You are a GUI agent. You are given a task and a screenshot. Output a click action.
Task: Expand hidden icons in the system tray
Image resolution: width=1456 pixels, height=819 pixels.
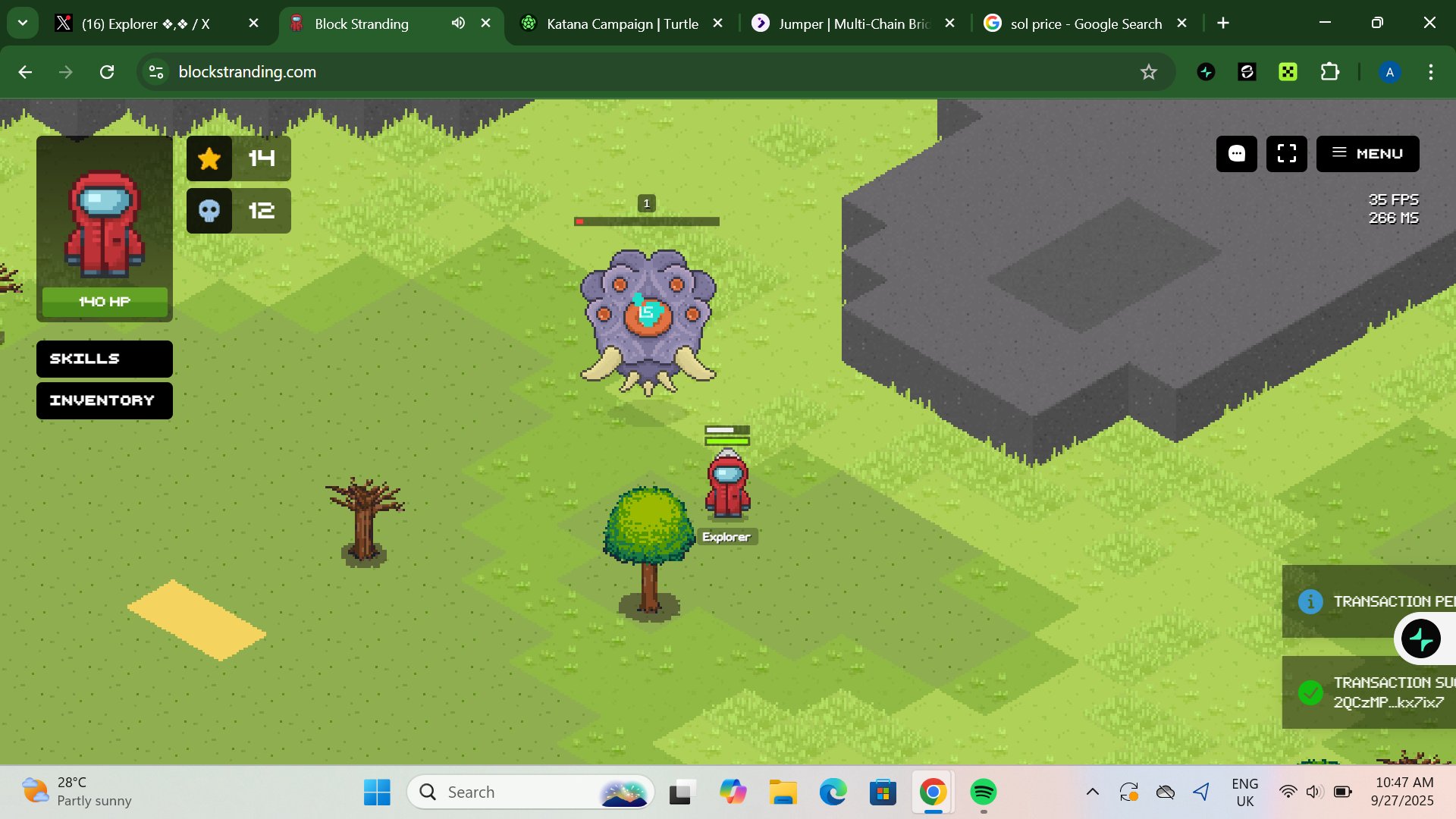tap(1092, 791)
